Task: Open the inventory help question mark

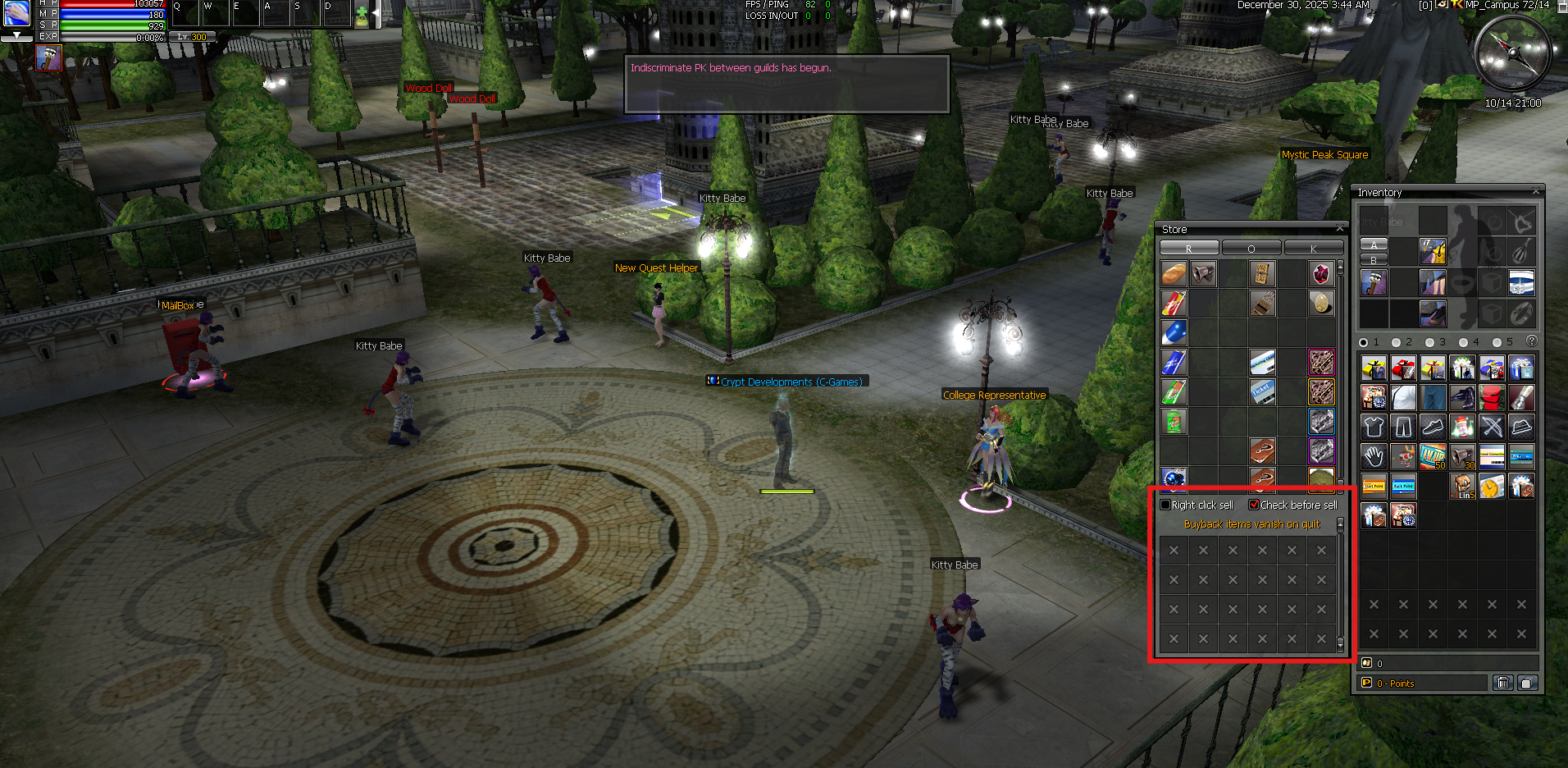Action: tap(1531, 341)
